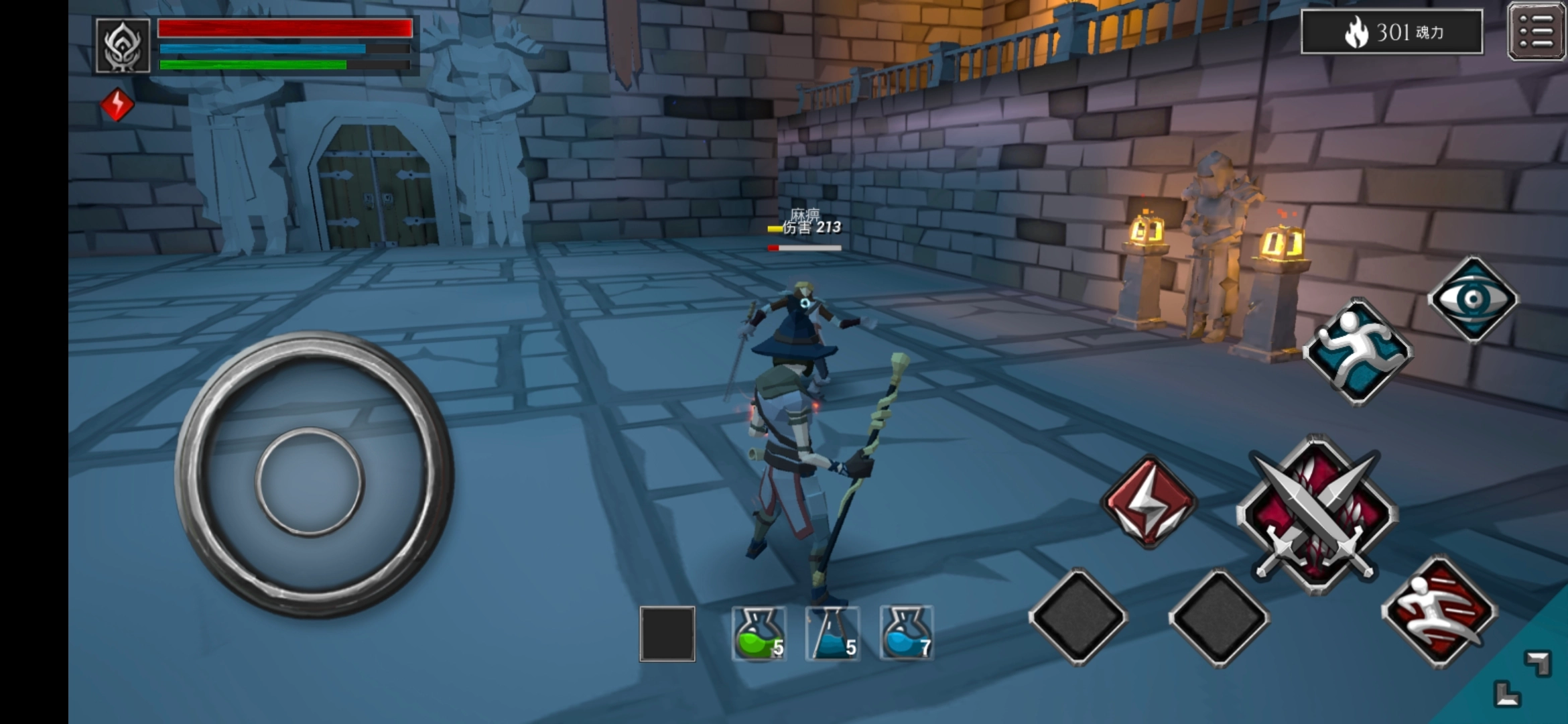The height and width of the screenshot is (724, 1568).
Task: Use the round blue potion with 7 left
Action: point(906,633)
